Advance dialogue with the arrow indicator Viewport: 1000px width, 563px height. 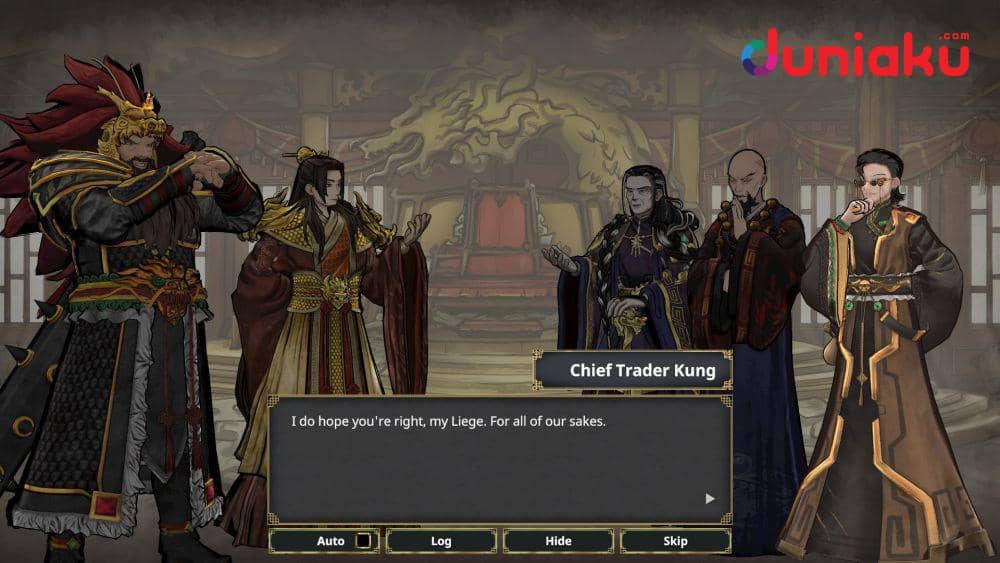point(710,498)
